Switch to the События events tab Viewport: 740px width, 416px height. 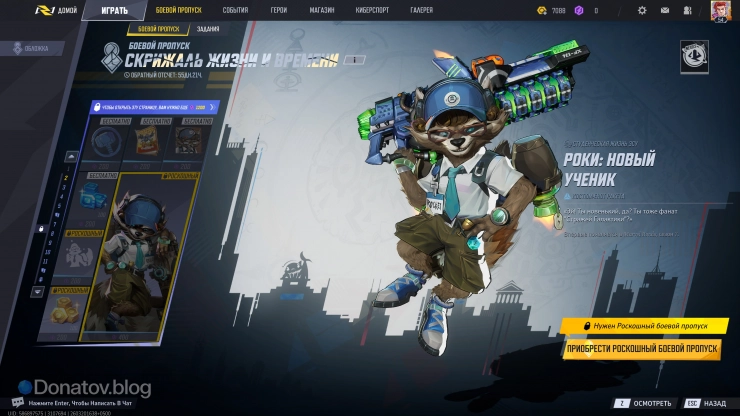[235, 10]
